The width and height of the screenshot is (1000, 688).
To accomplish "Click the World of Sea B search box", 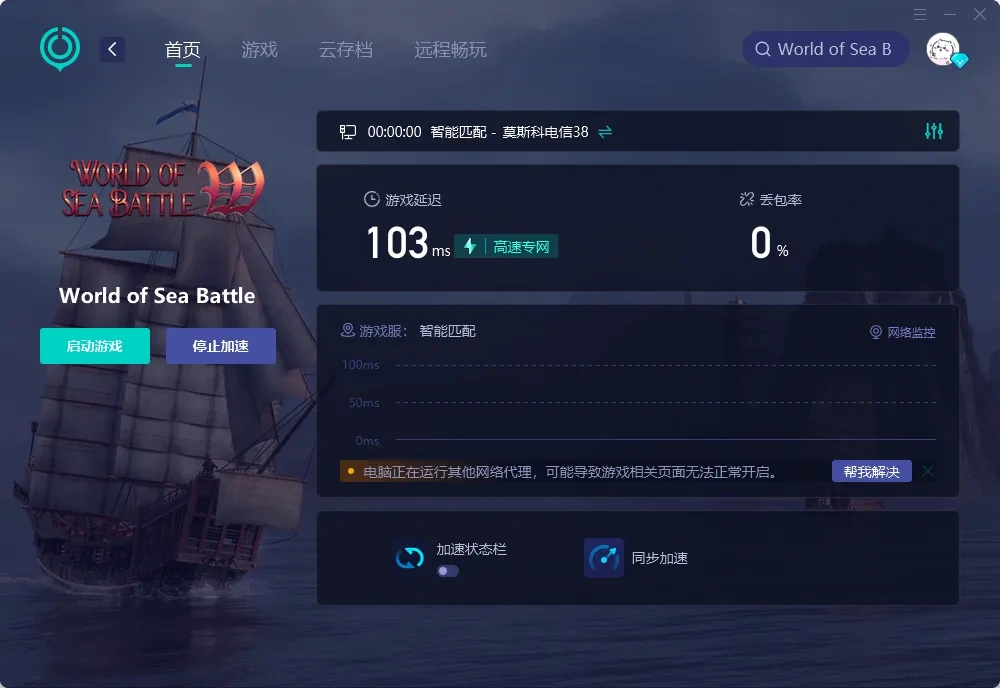I will click(x=825, y=49).
